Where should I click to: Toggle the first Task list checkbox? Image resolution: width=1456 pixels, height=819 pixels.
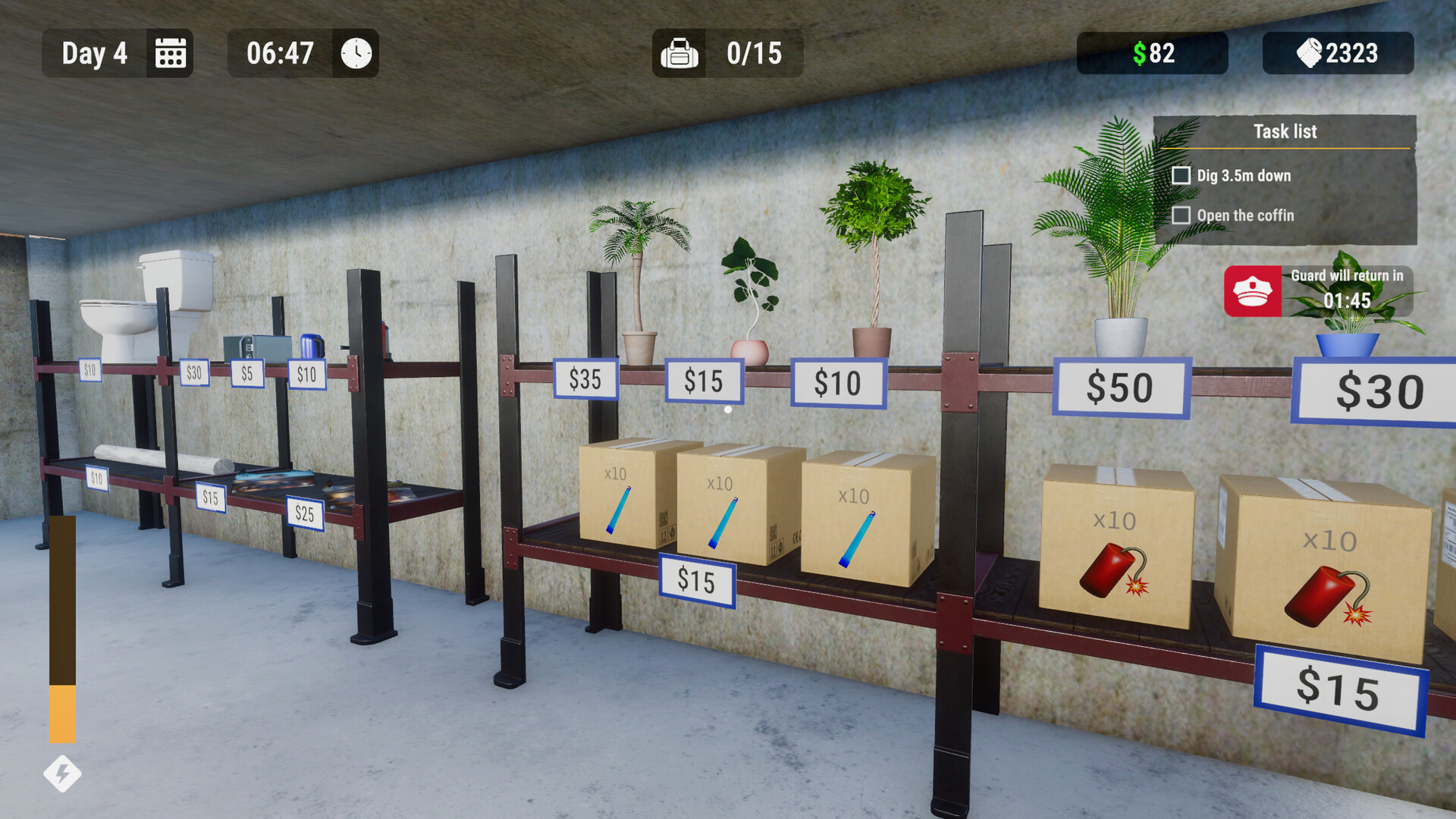tap(1181, 175)
